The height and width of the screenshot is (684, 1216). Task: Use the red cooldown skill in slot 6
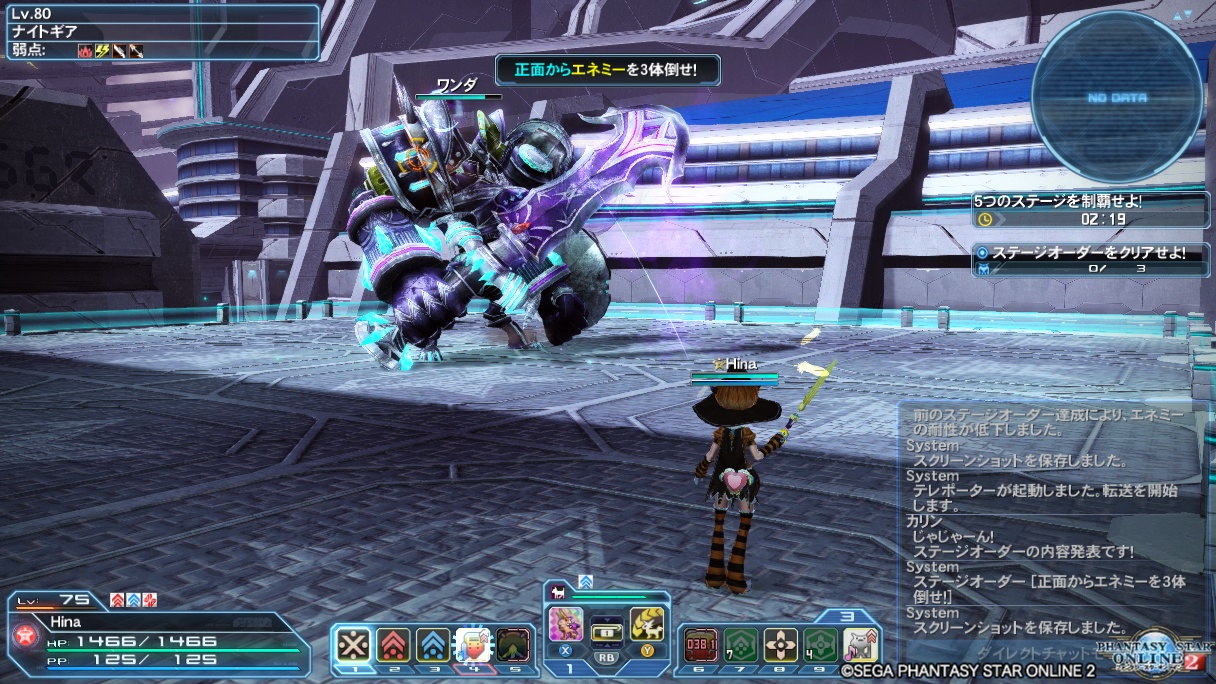tap(699, 644)
